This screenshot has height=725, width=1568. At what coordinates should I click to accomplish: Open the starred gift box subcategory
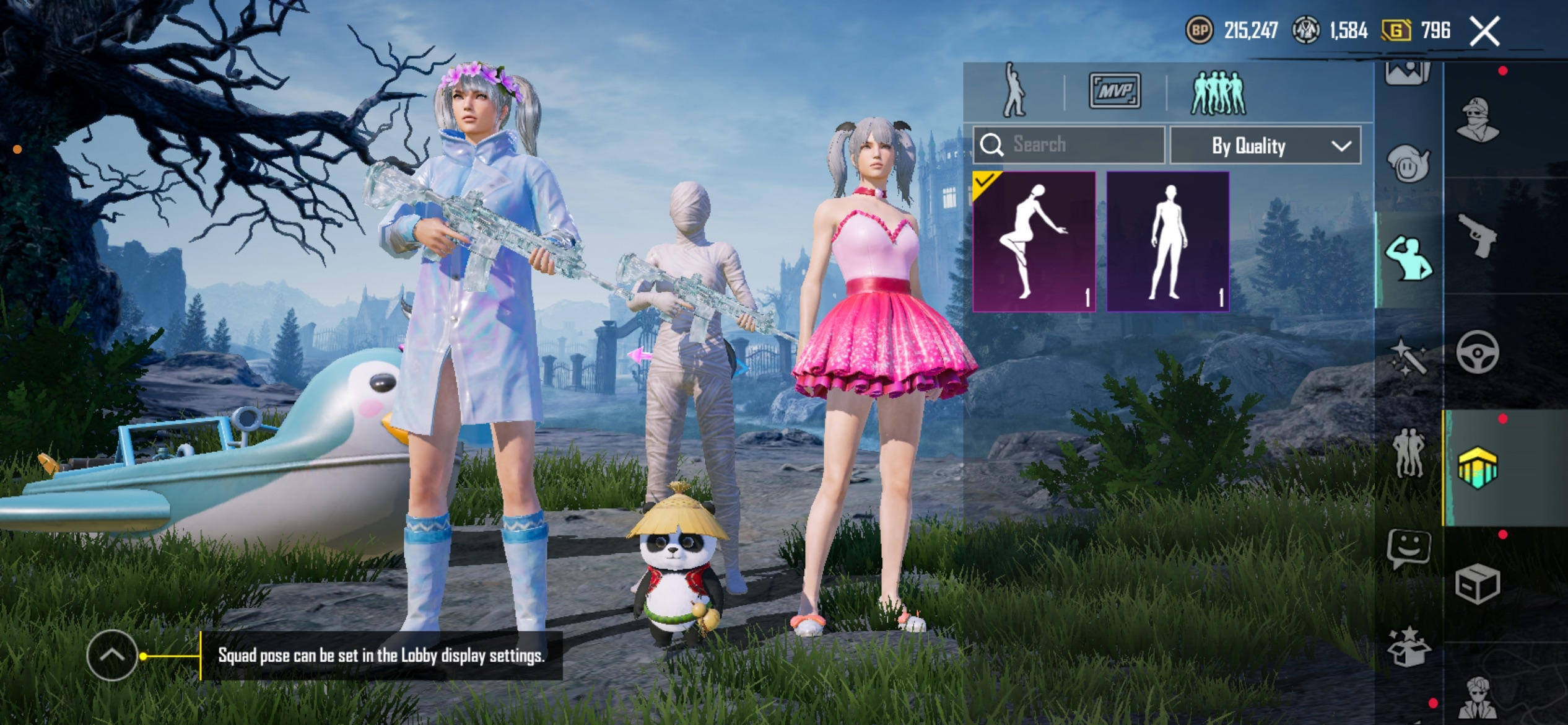[1408, 646]
